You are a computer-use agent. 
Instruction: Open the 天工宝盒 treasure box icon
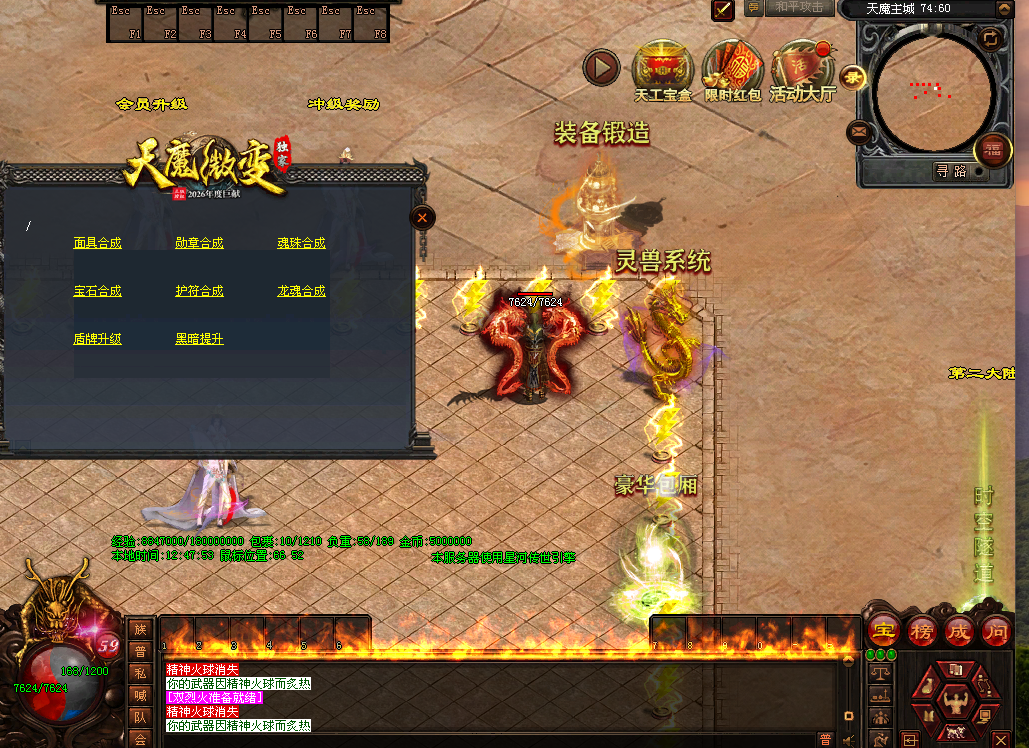(662, 70)
